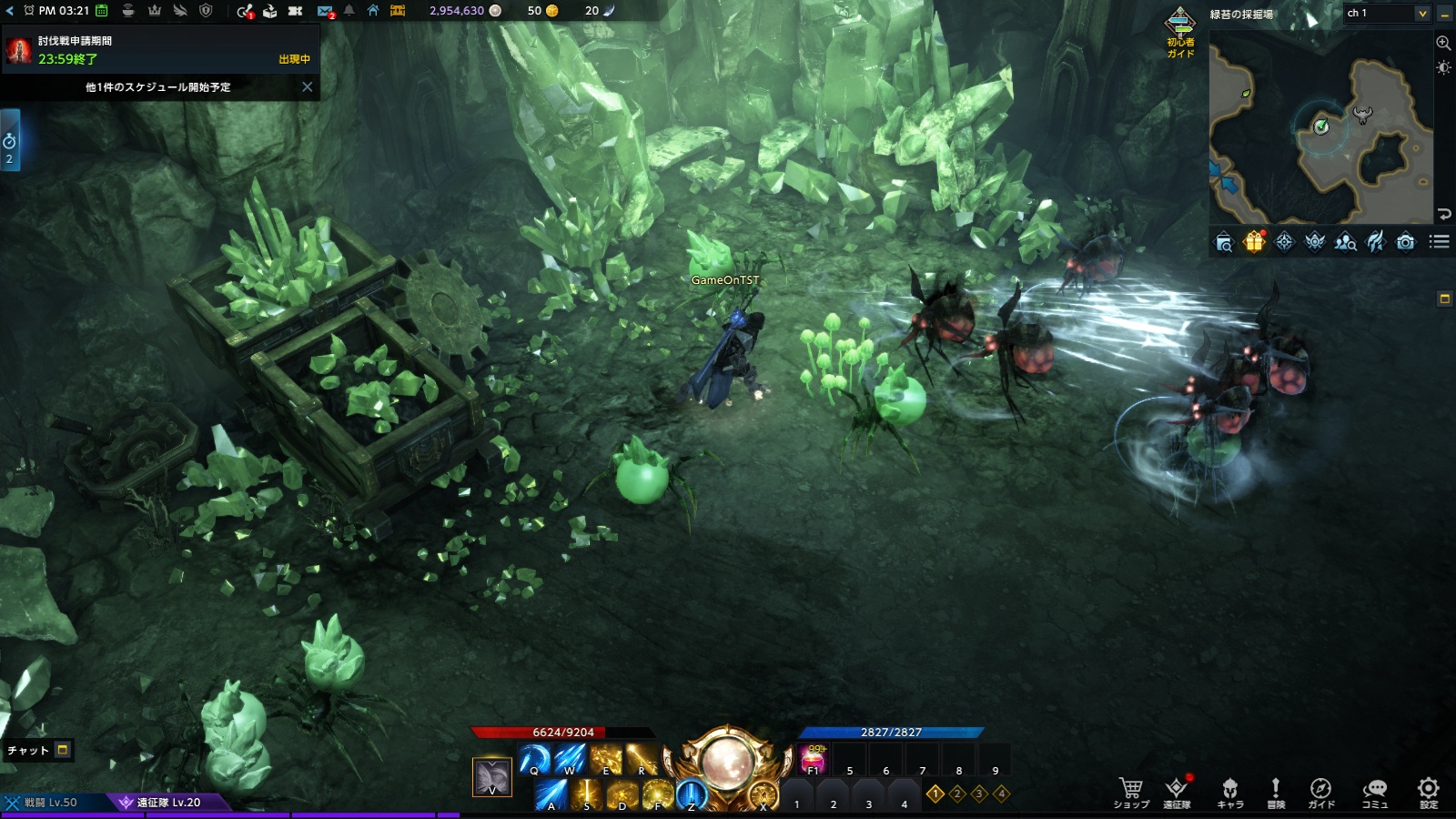Use the potion in slot F1
This screenshot has width=1456, height=819.
[813, 759]
